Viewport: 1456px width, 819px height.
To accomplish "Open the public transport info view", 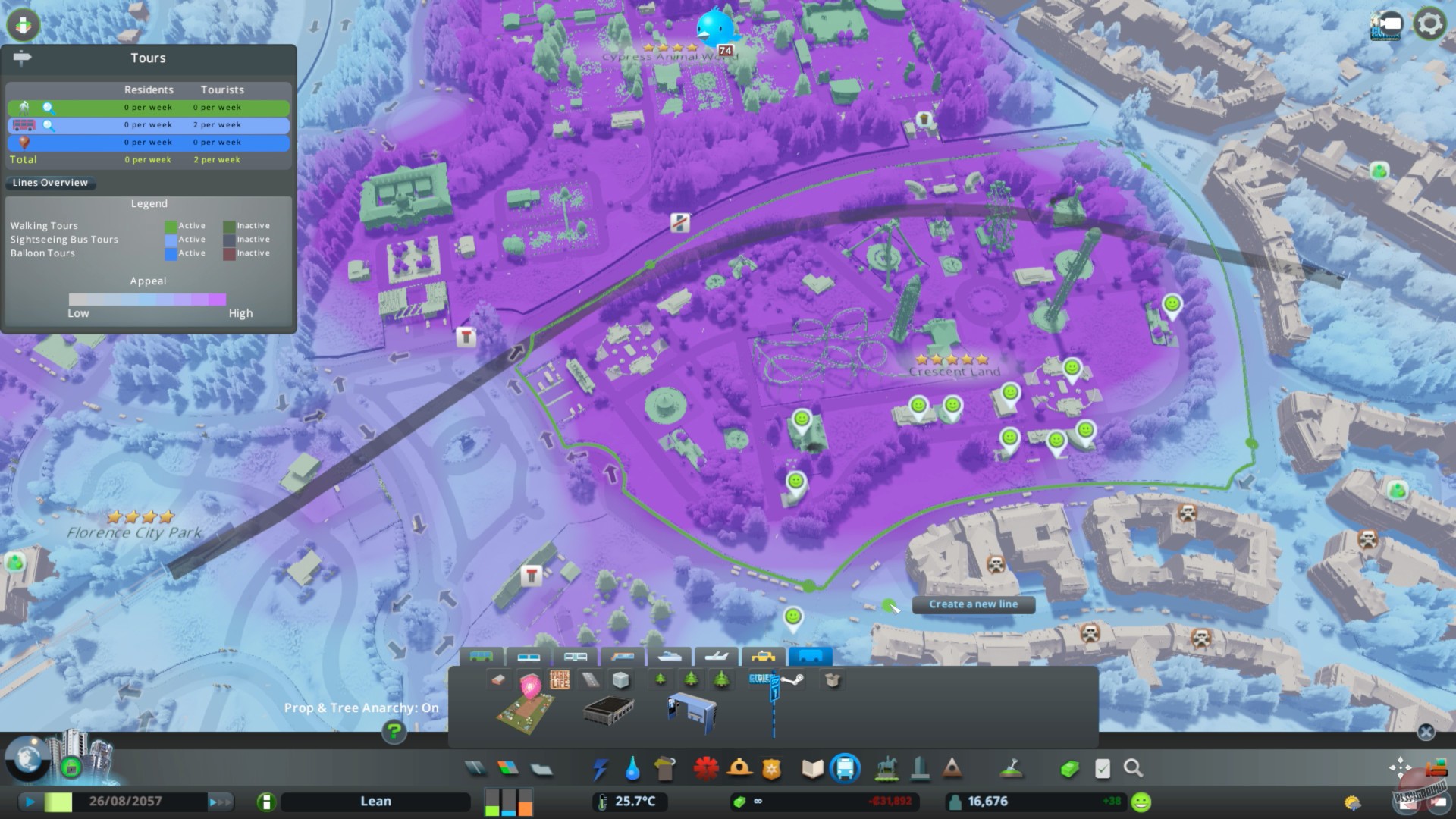I will pyautogui.click(x=845, y=769).
